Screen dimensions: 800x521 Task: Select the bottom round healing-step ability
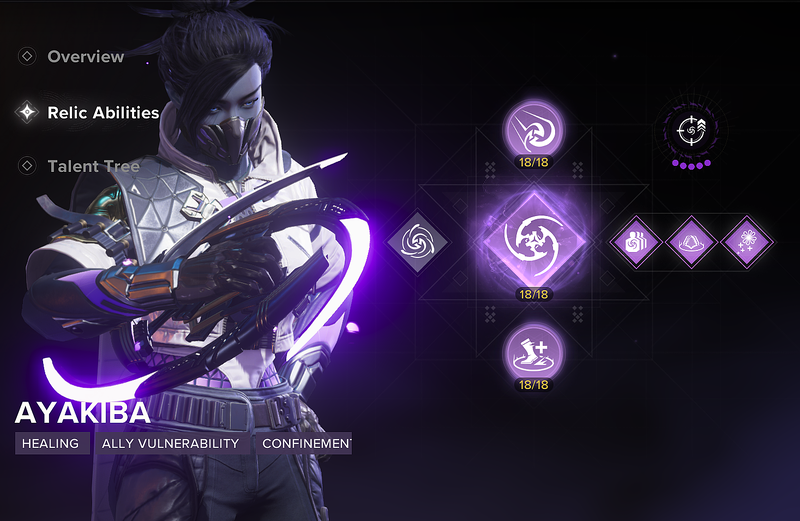(x=534, y=351)
